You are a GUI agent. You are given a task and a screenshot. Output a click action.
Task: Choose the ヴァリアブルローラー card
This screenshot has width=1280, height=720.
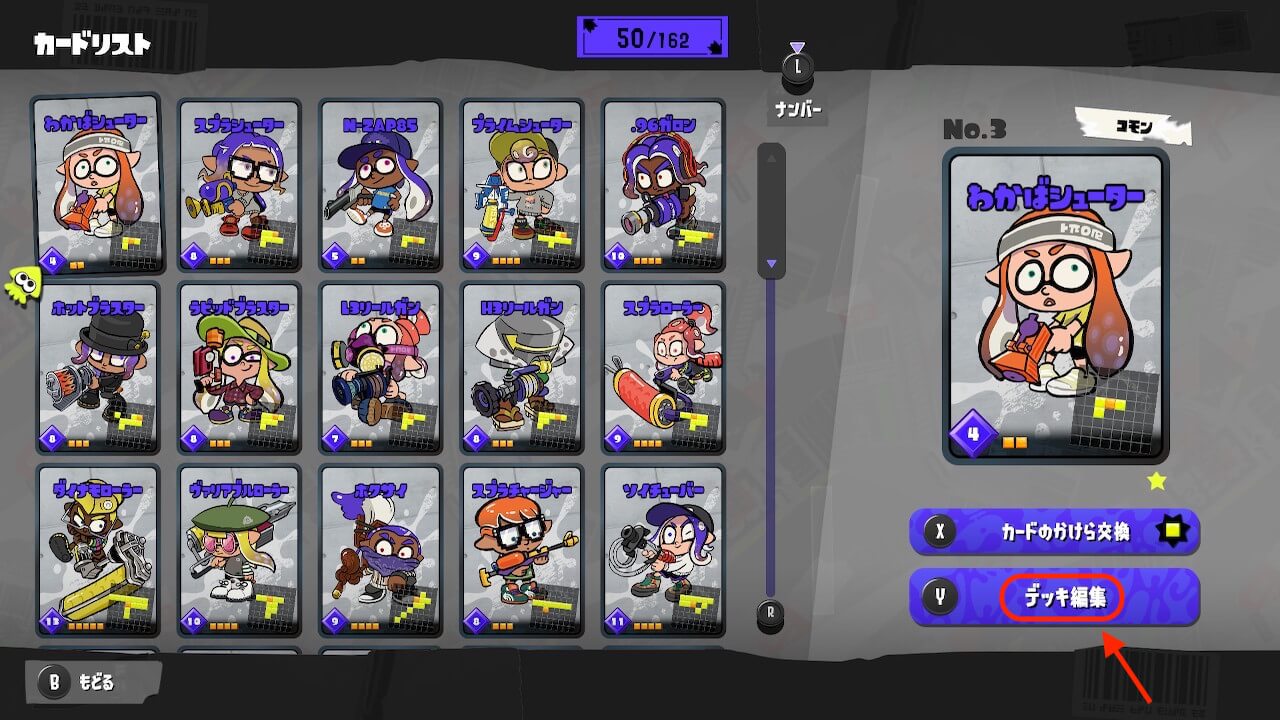(239, 550)
